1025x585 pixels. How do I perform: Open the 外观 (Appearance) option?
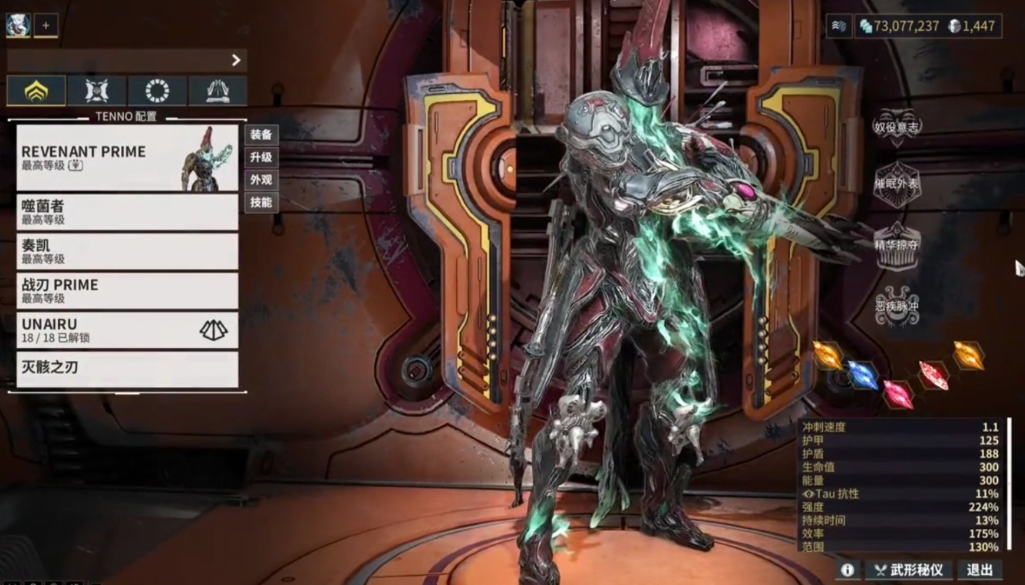click(x=261, y=180)
